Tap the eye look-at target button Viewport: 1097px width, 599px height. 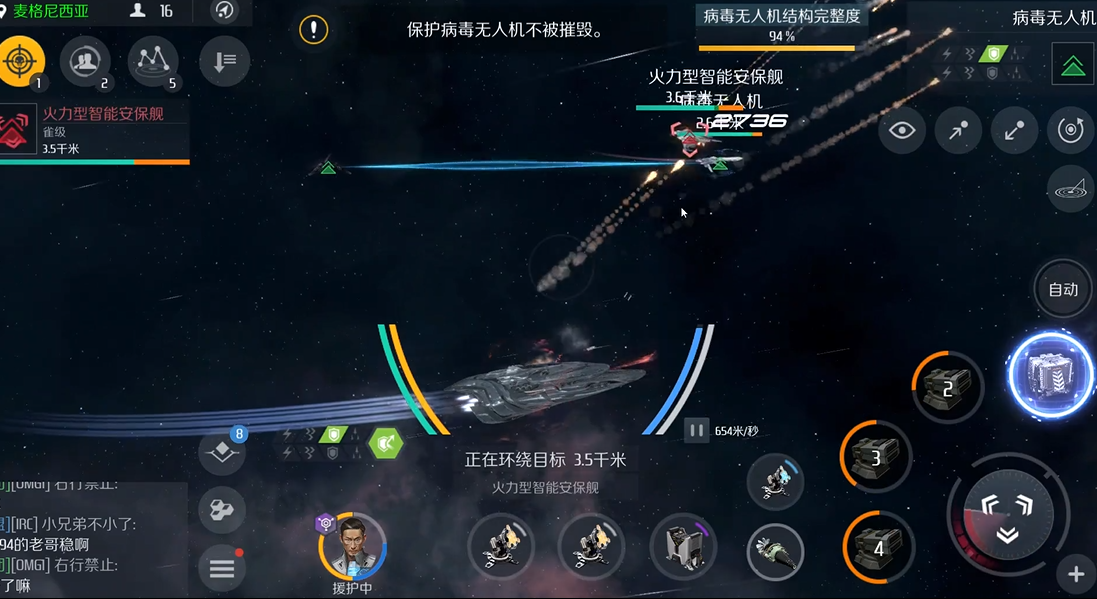click(x=902, y=131)
